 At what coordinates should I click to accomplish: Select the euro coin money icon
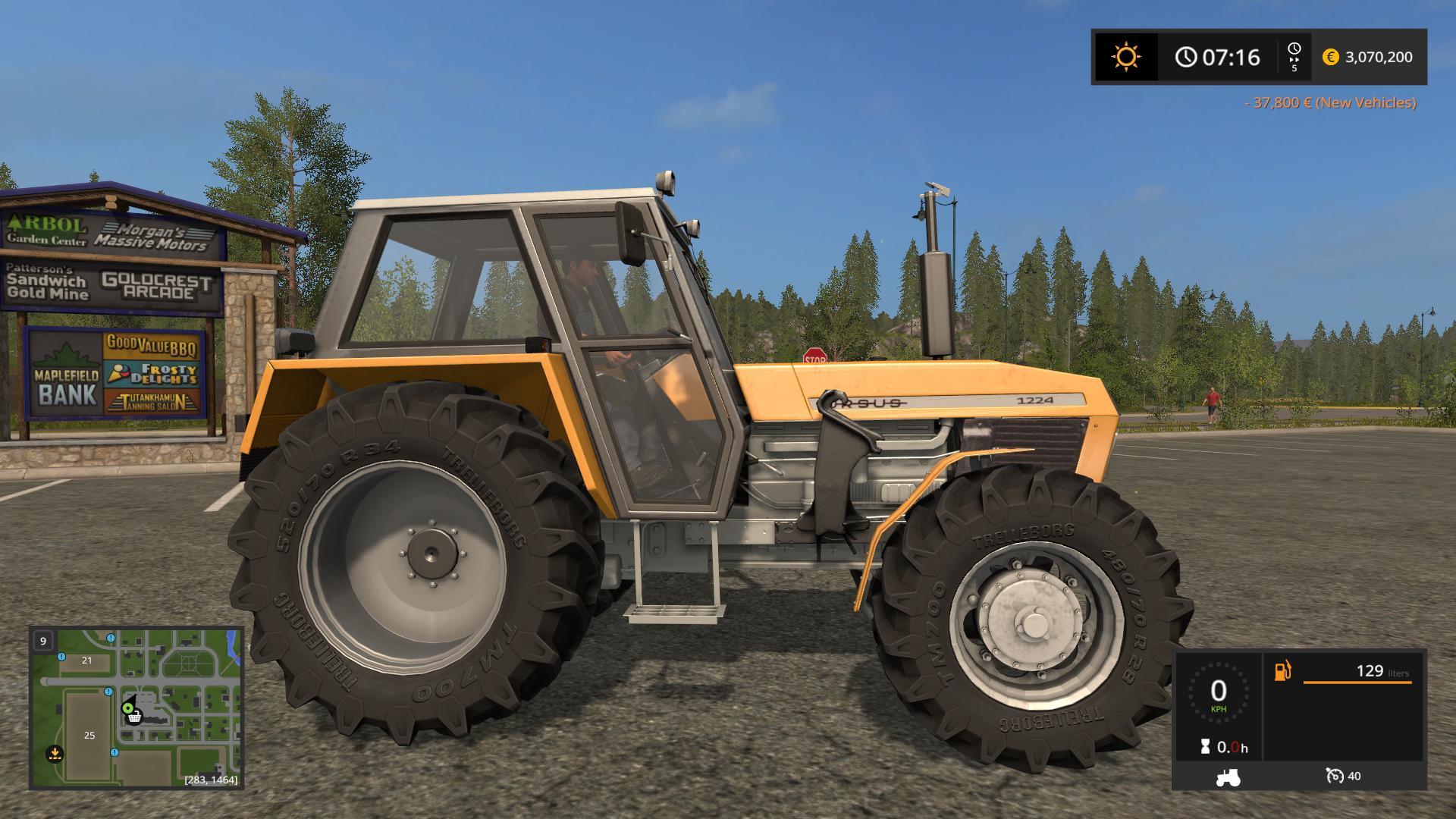point(1332,58)
